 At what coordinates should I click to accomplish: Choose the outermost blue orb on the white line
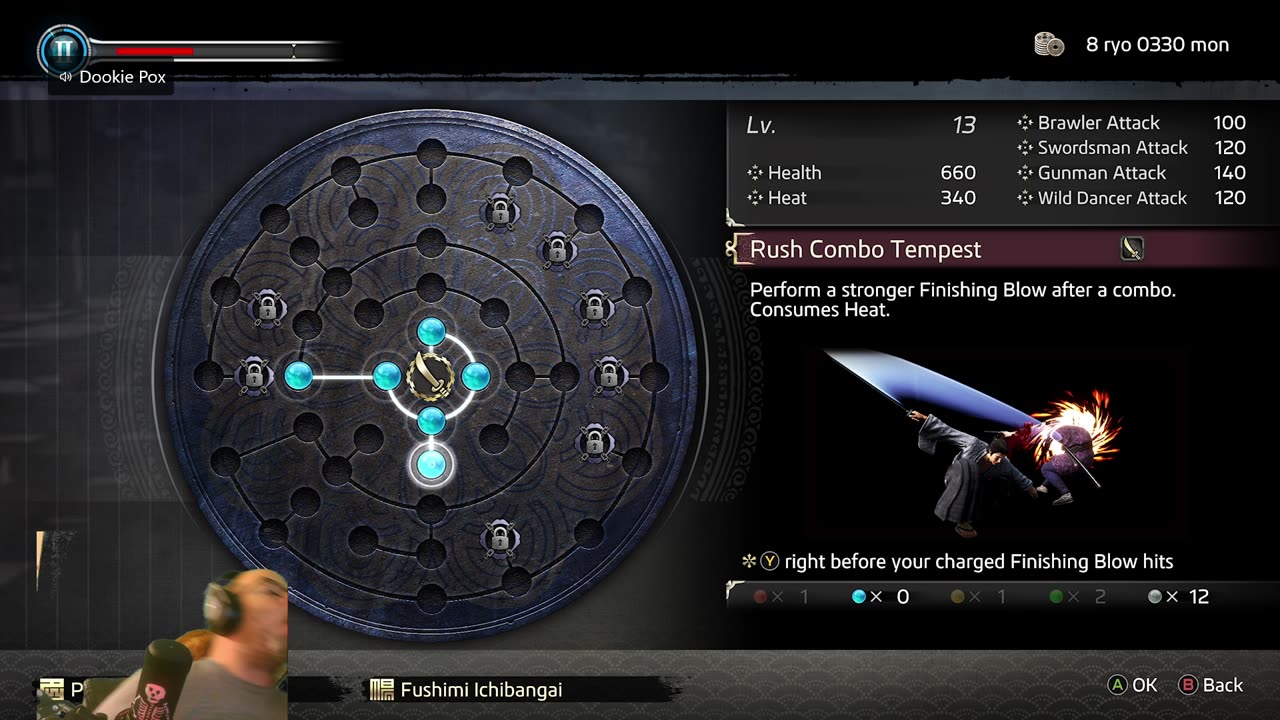(299, 376)
